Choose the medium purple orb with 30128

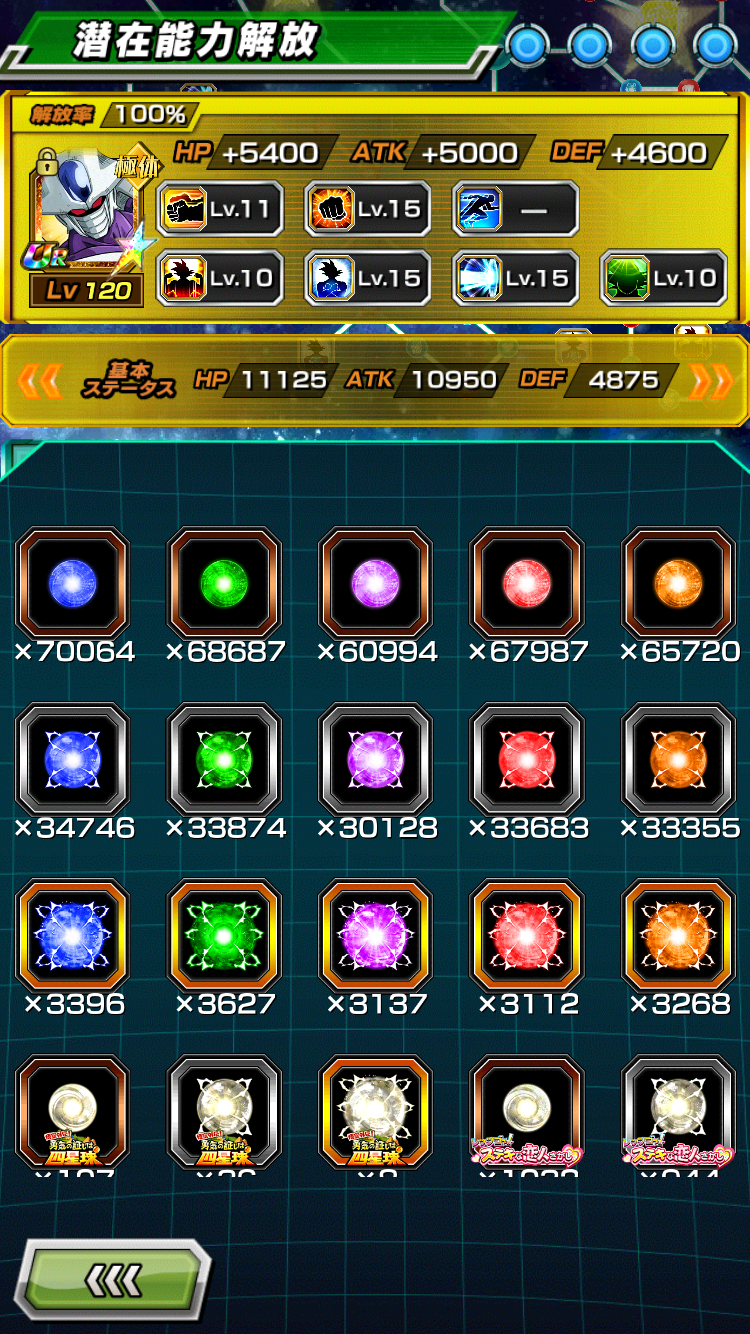pos(376,759)
